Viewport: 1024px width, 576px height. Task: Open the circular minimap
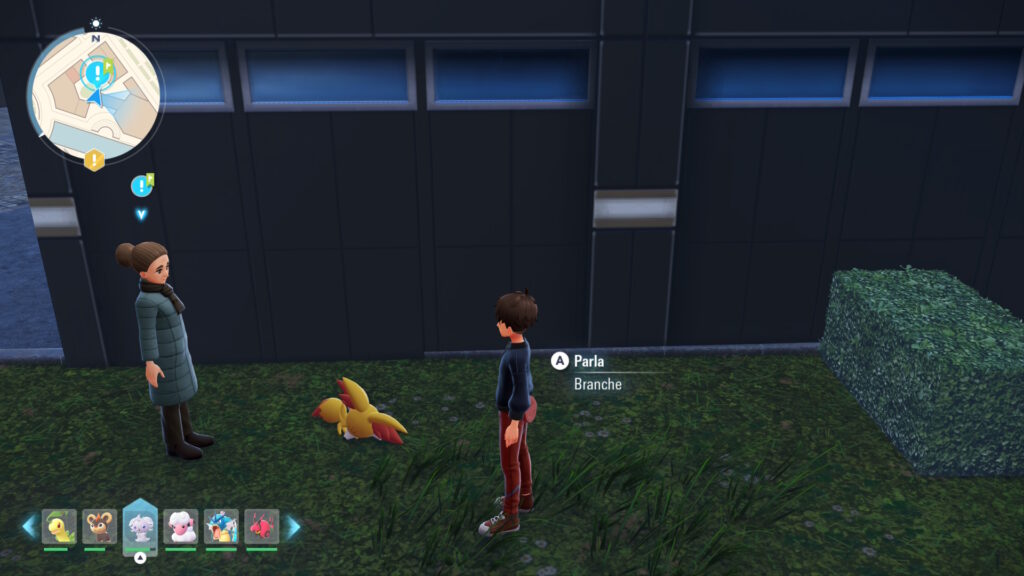click(x=94, y=95)
